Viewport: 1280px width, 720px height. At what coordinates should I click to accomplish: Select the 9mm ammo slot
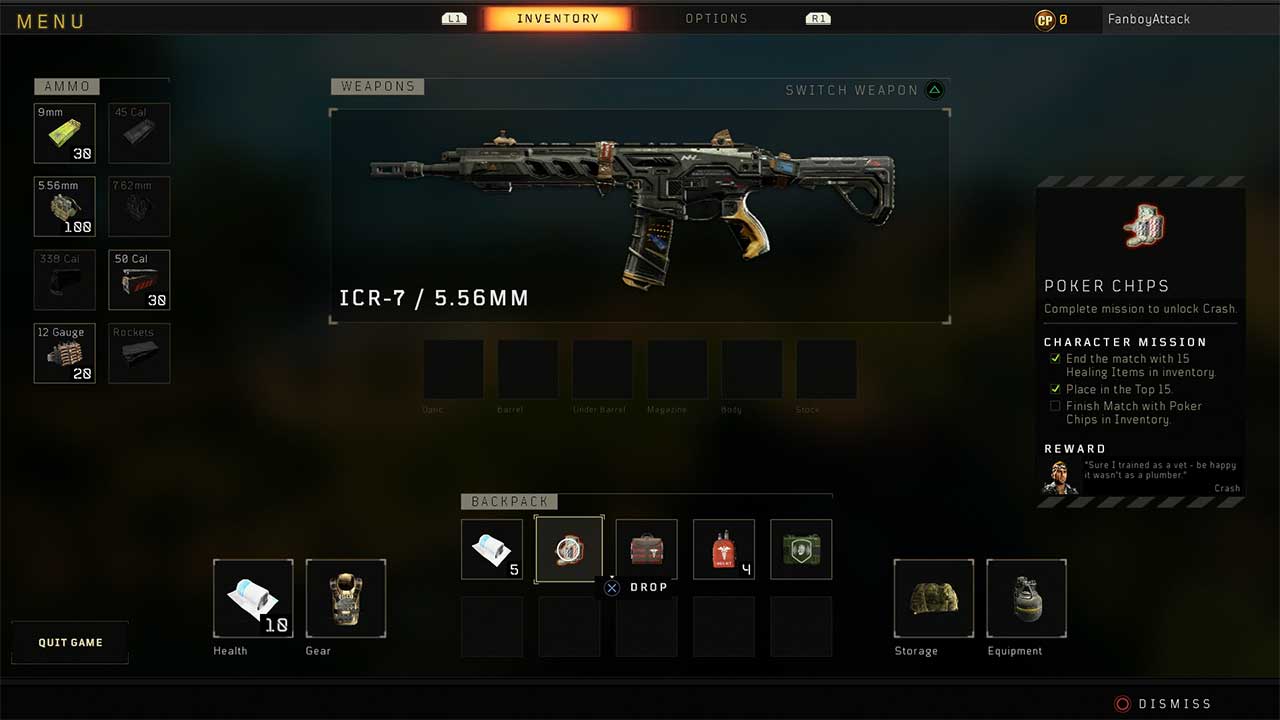tap(65, 133)
